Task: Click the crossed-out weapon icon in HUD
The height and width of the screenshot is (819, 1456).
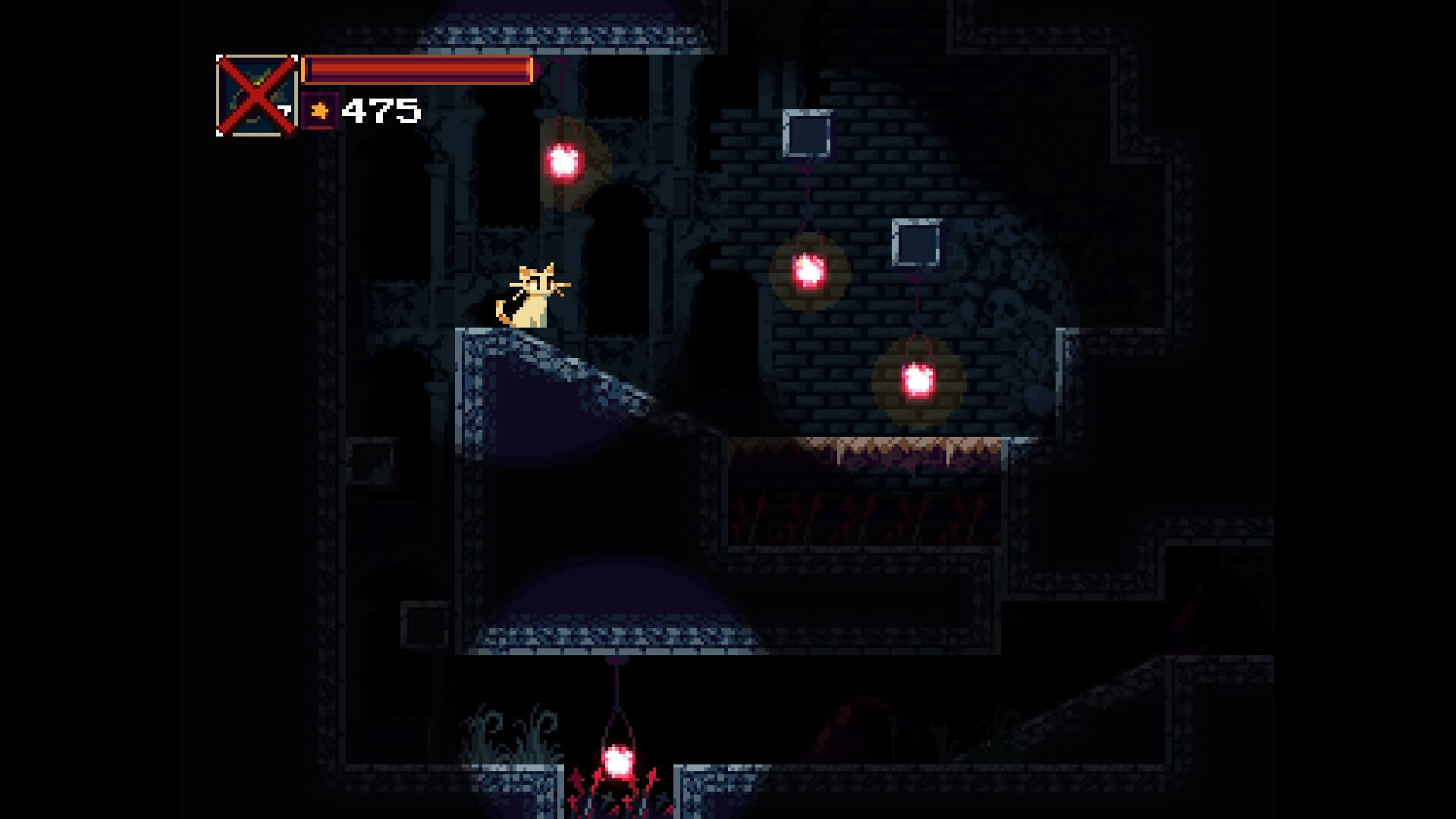Action: click(256, 94)
